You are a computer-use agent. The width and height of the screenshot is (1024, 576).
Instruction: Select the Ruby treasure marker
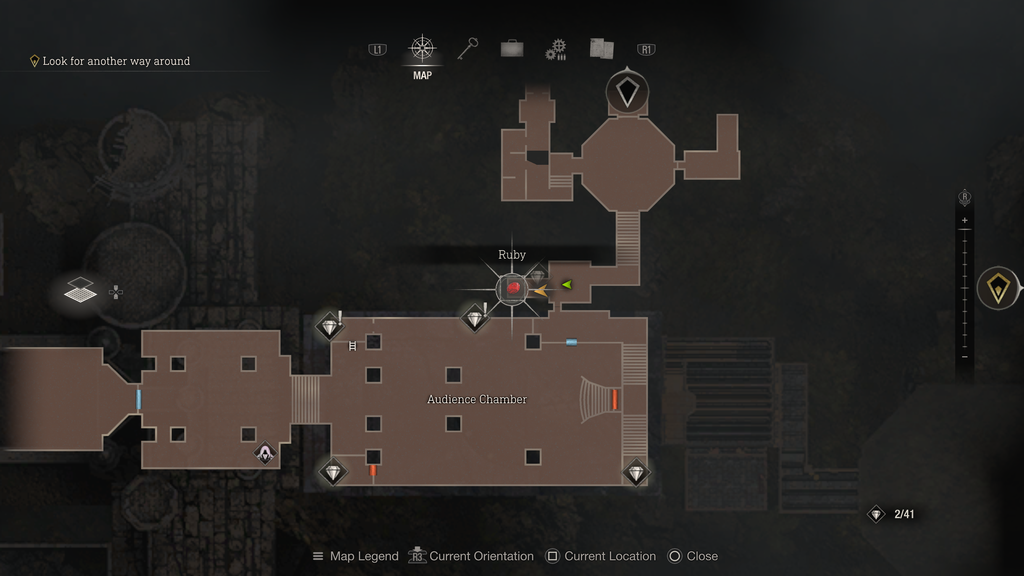(512, 288)
